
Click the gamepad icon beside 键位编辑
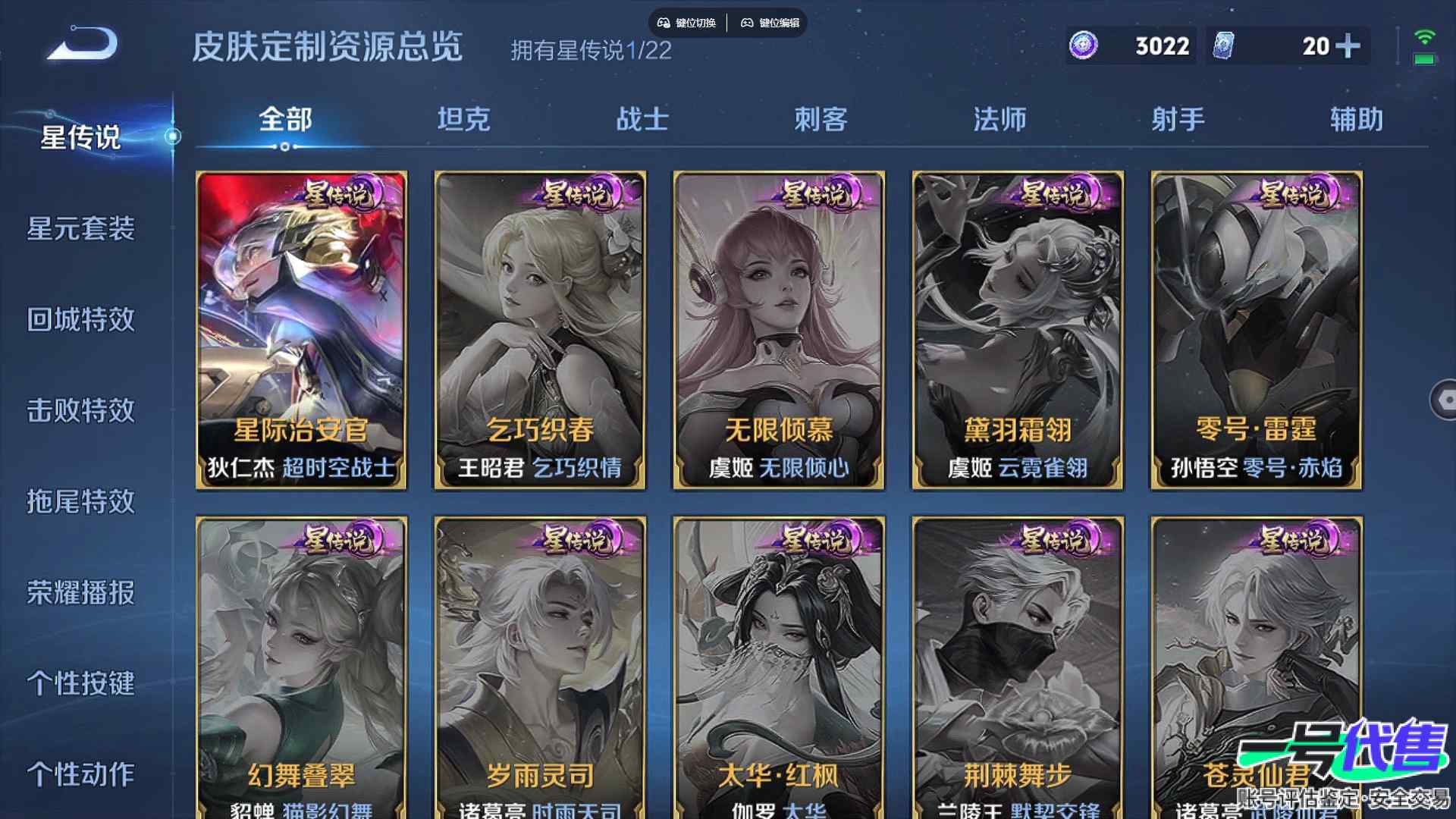tap(748, 23)
